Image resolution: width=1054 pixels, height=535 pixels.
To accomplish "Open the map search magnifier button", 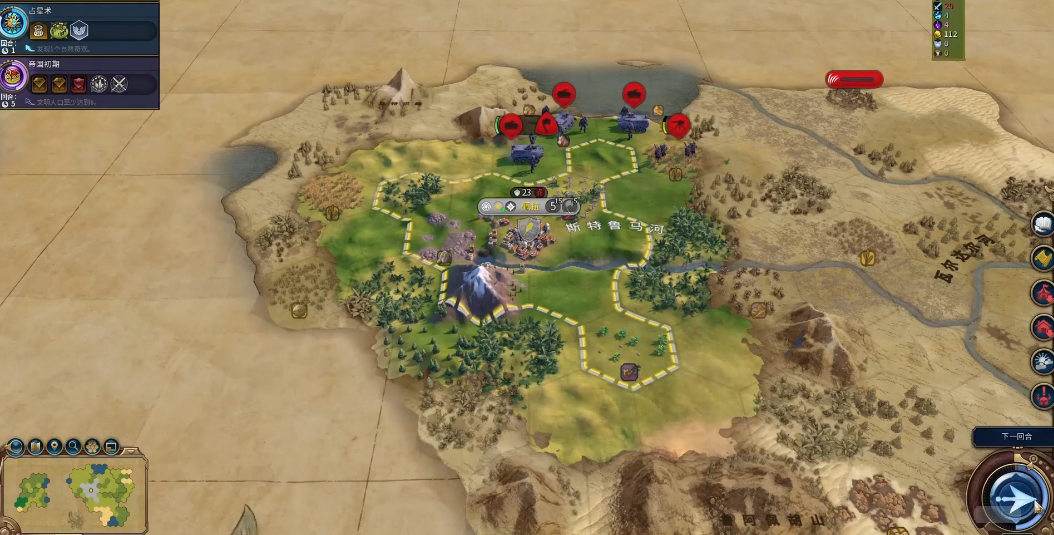I will [x=73, y=446].
